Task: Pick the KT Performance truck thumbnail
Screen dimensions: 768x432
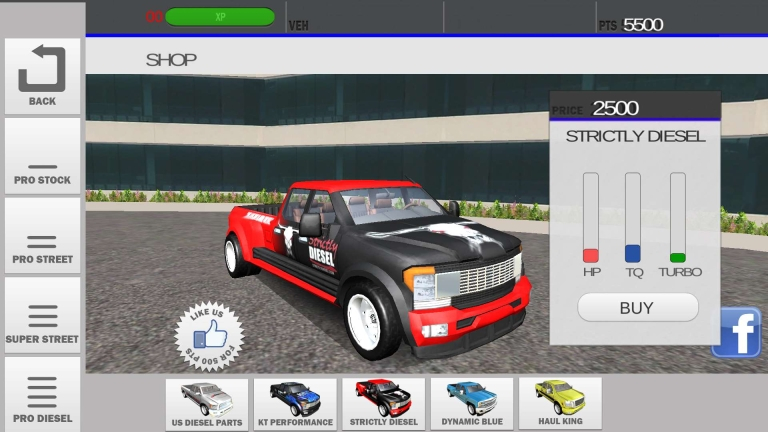Action: (295, 404)
